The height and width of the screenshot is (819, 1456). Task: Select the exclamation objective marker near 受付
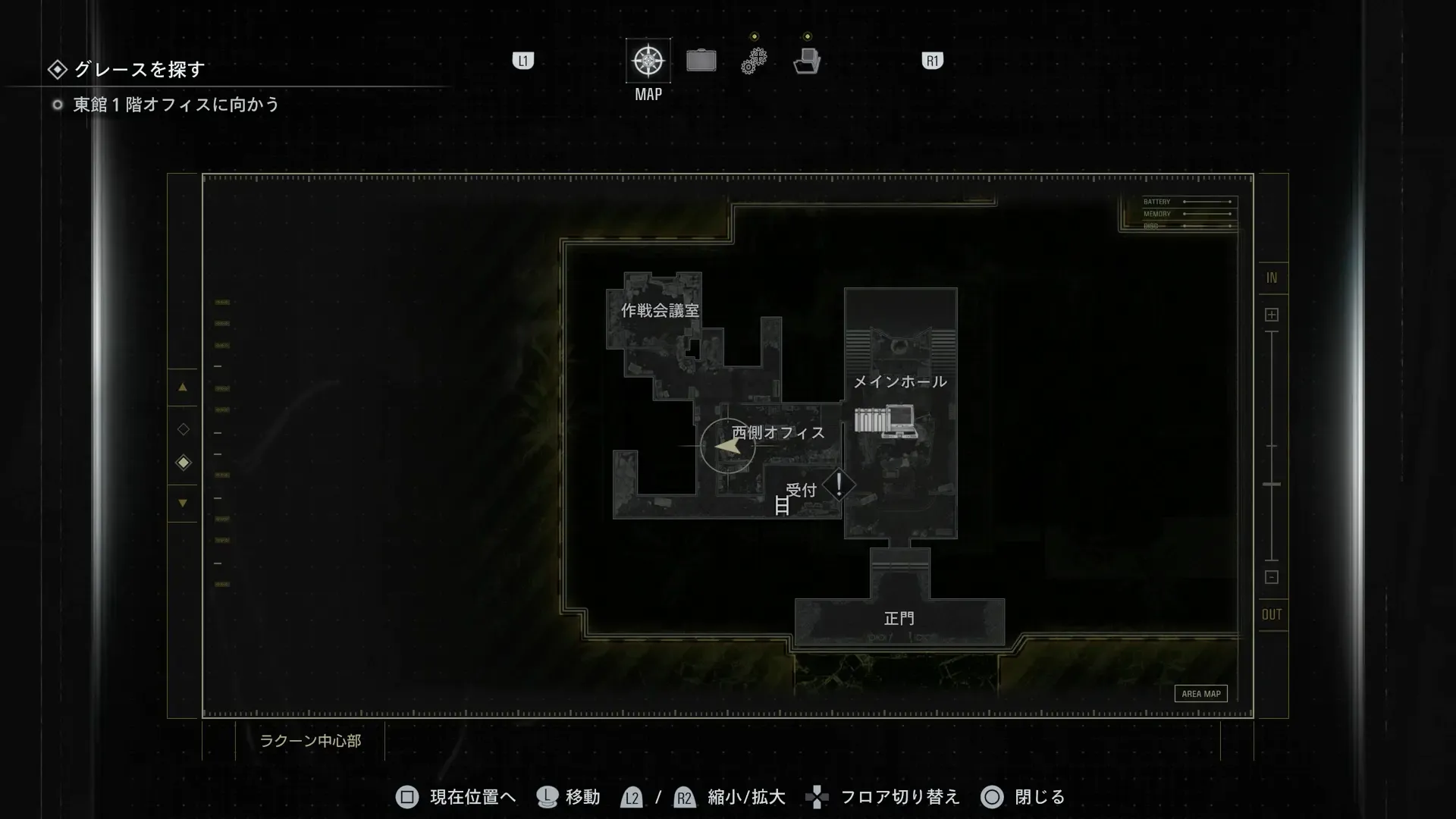[839, 484]
